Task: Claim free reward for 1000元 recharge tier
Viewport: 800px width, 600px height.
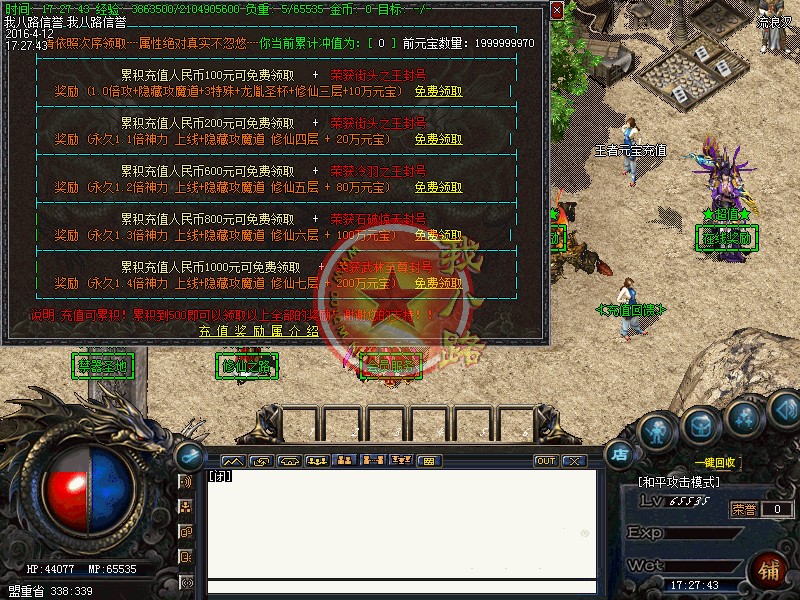Action: pos(439,283)
